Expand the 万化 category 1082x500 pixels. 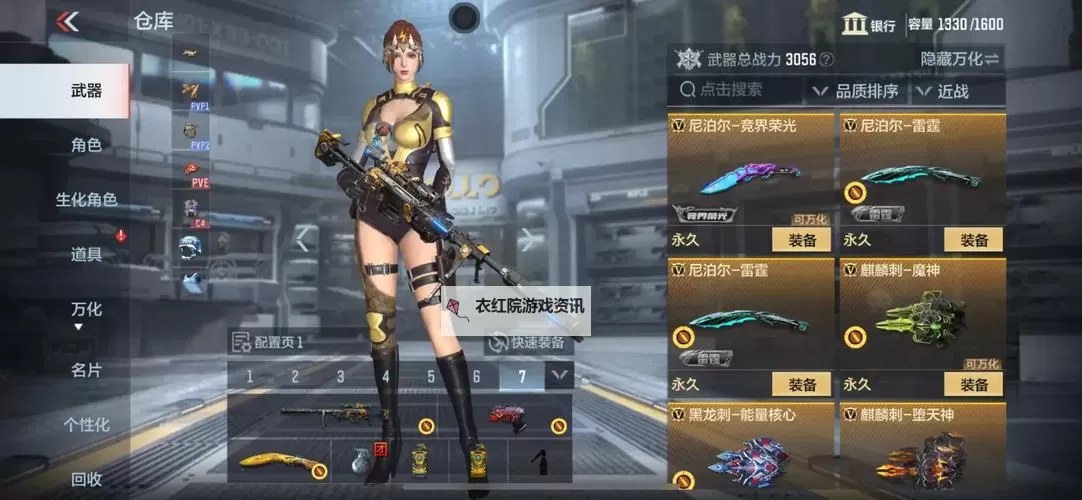pyautogui.click(x=86, y=312)
